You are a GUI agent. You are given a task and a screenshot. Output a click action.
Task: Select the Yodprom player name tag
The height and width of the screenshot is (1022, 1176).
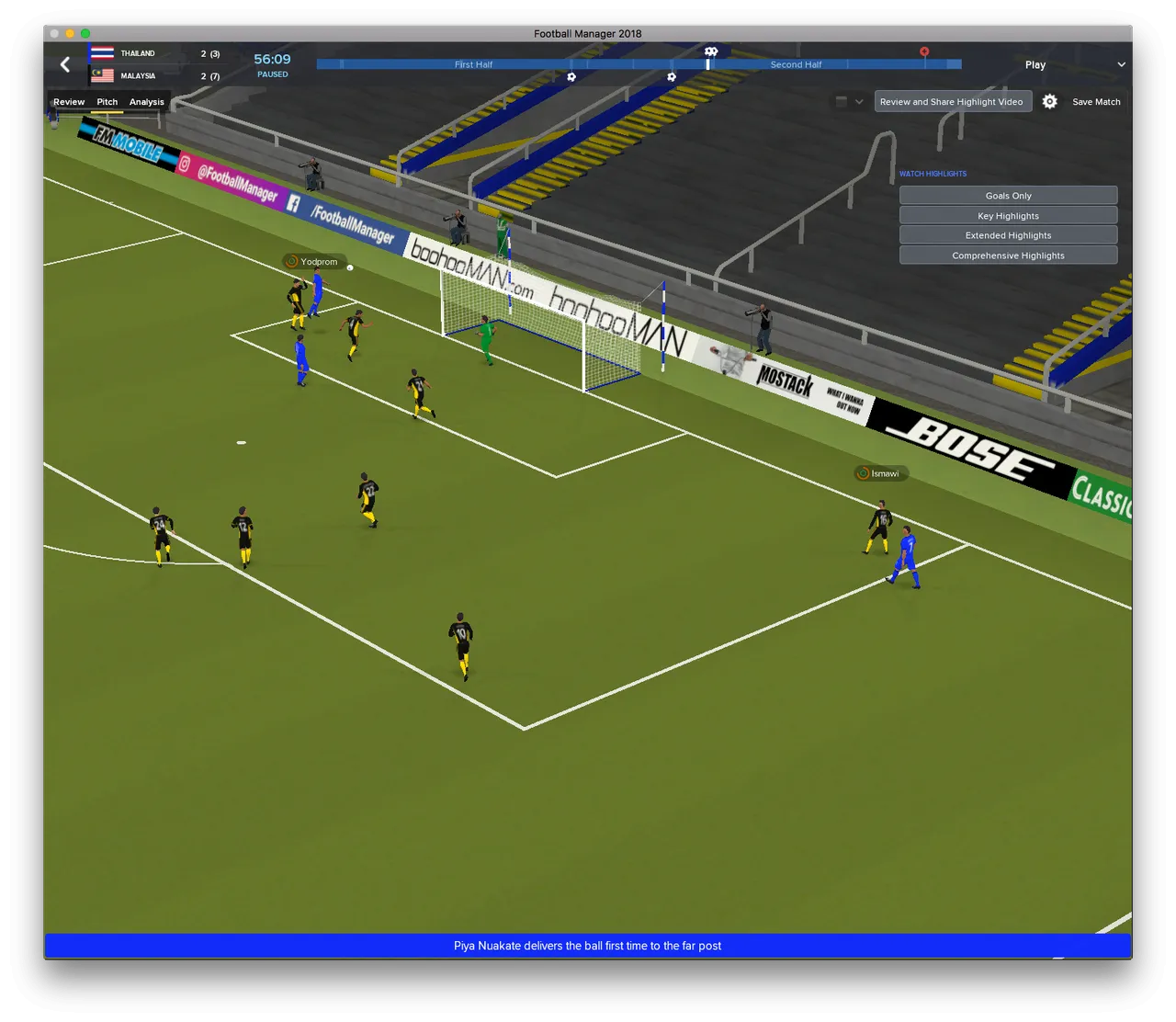[x=315, y=262]
